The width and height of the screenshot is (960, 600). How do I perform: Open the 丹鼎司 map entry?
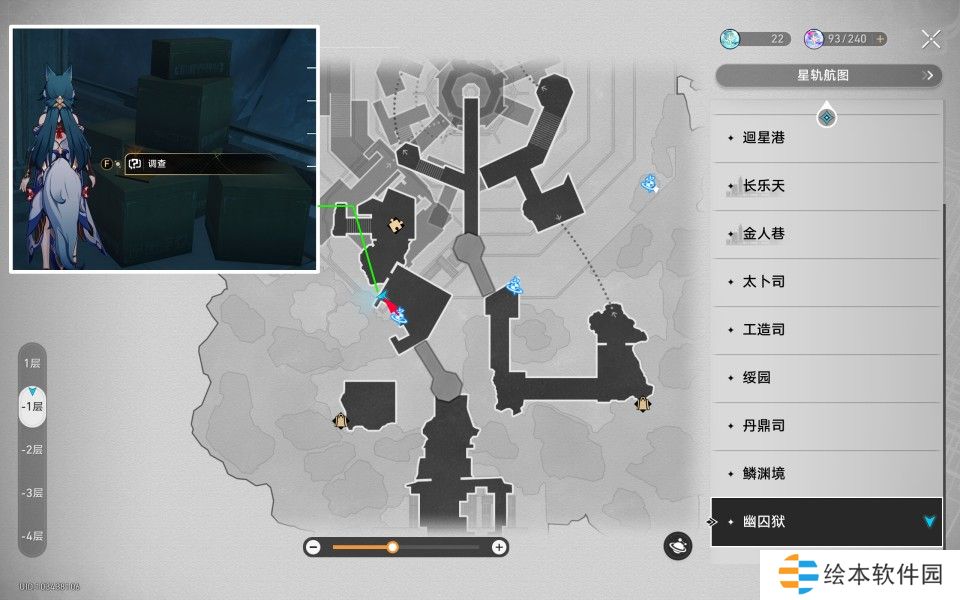[x=826, y=426]
